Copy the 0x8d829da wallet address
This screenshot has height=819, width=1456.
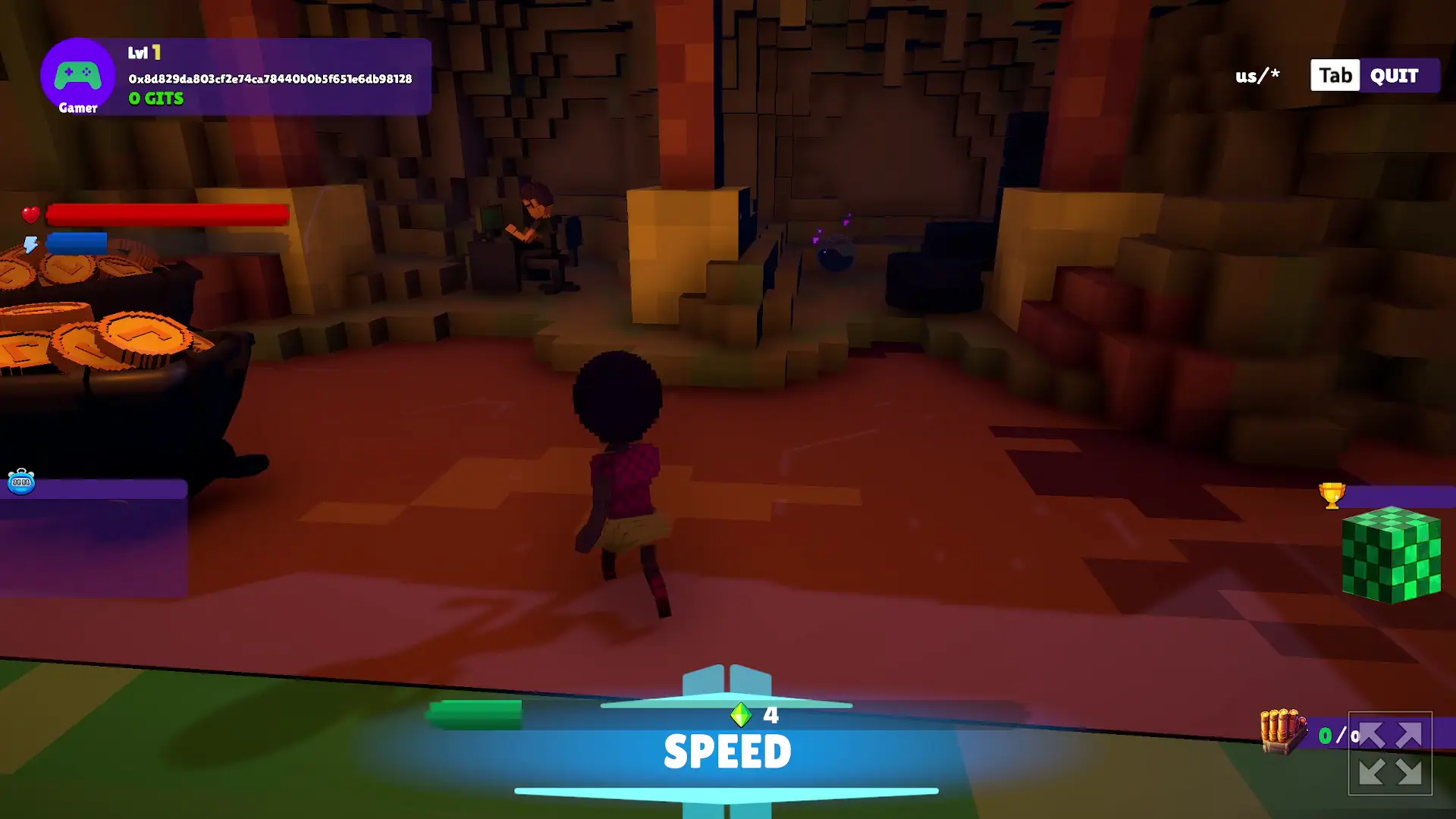269,77
